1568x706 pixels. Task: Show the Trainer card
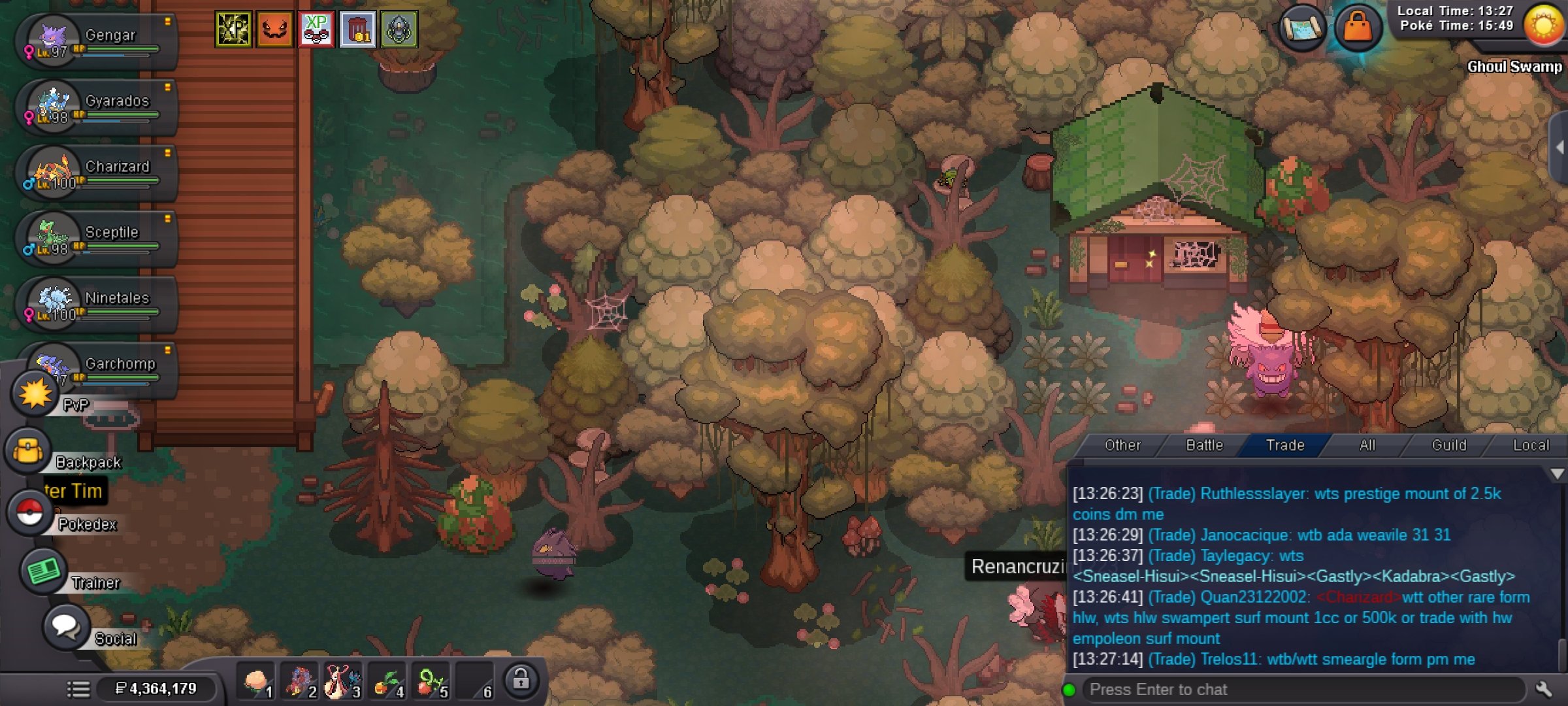(44, 571)
